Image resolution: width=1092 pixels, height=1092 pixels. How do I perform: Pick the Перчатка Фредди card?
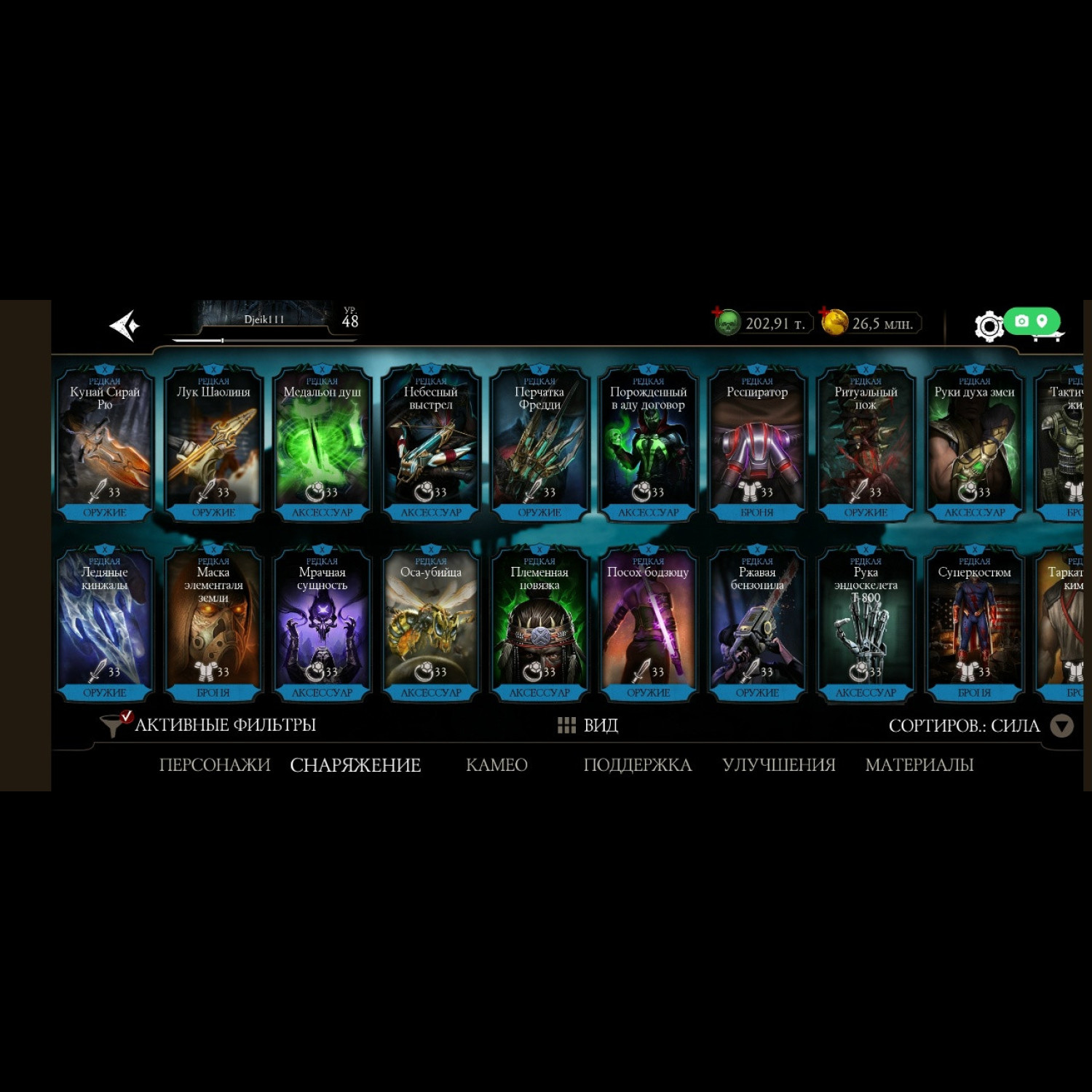point(539,444)
